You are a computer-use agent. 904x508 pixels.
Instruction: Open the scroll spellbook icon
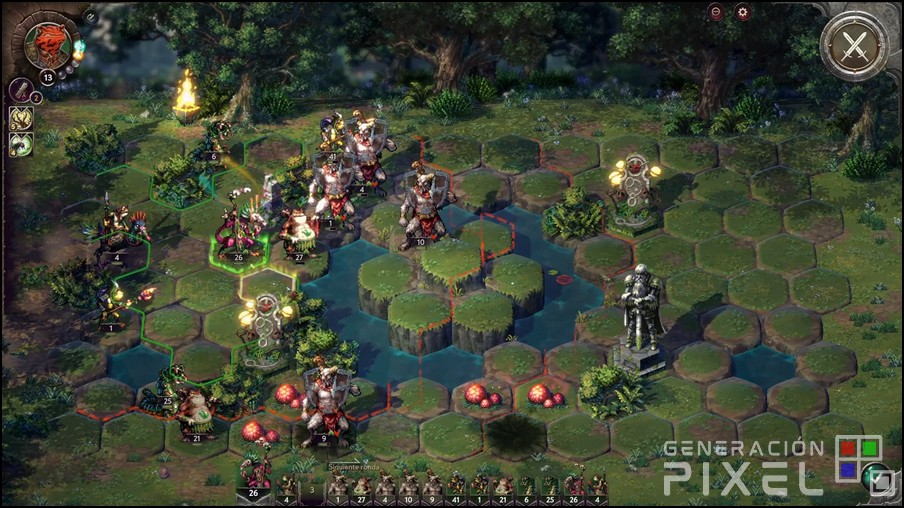click(20, 90)
